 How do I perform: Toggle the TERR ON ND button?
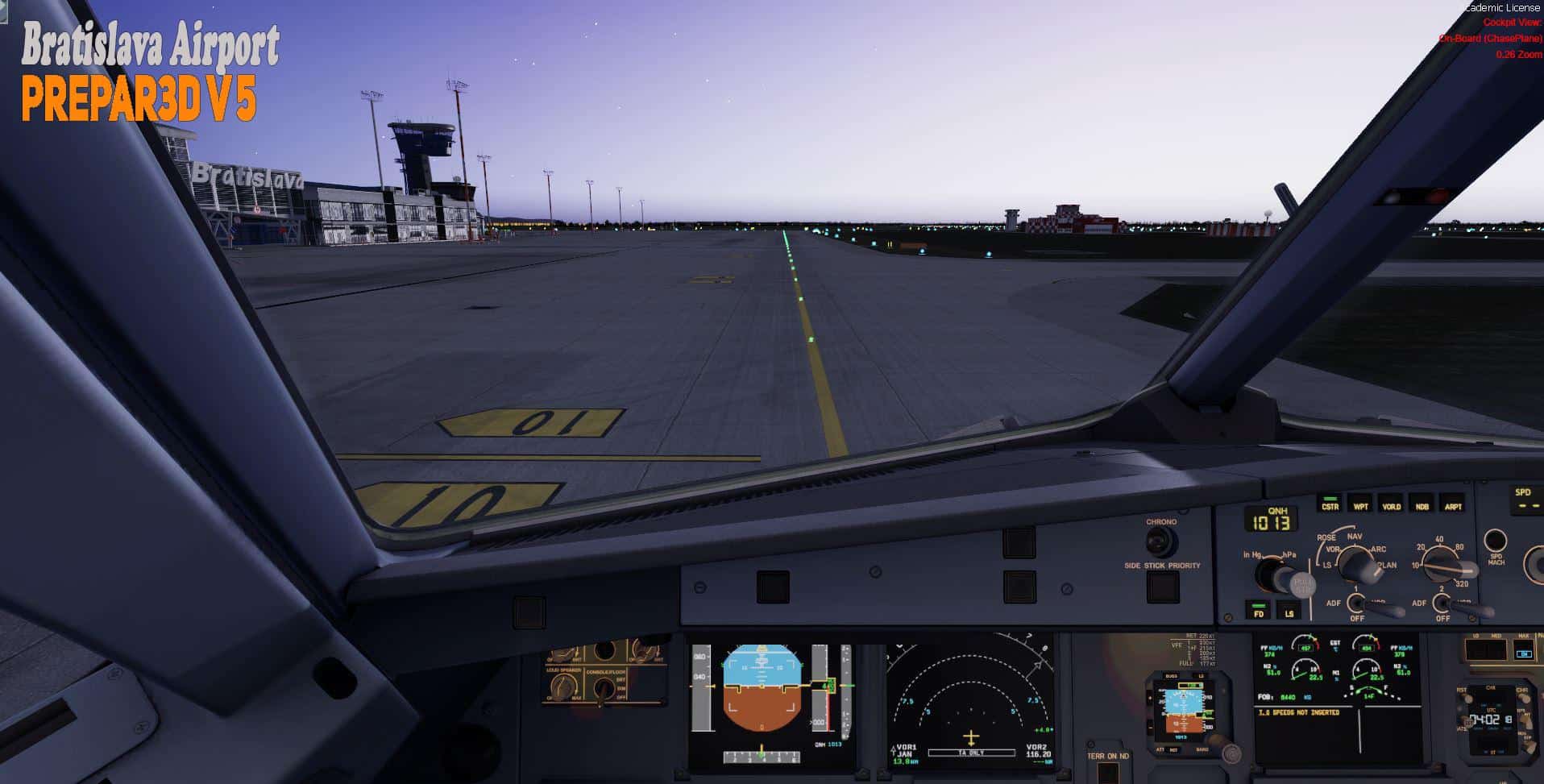[1108, 773]
